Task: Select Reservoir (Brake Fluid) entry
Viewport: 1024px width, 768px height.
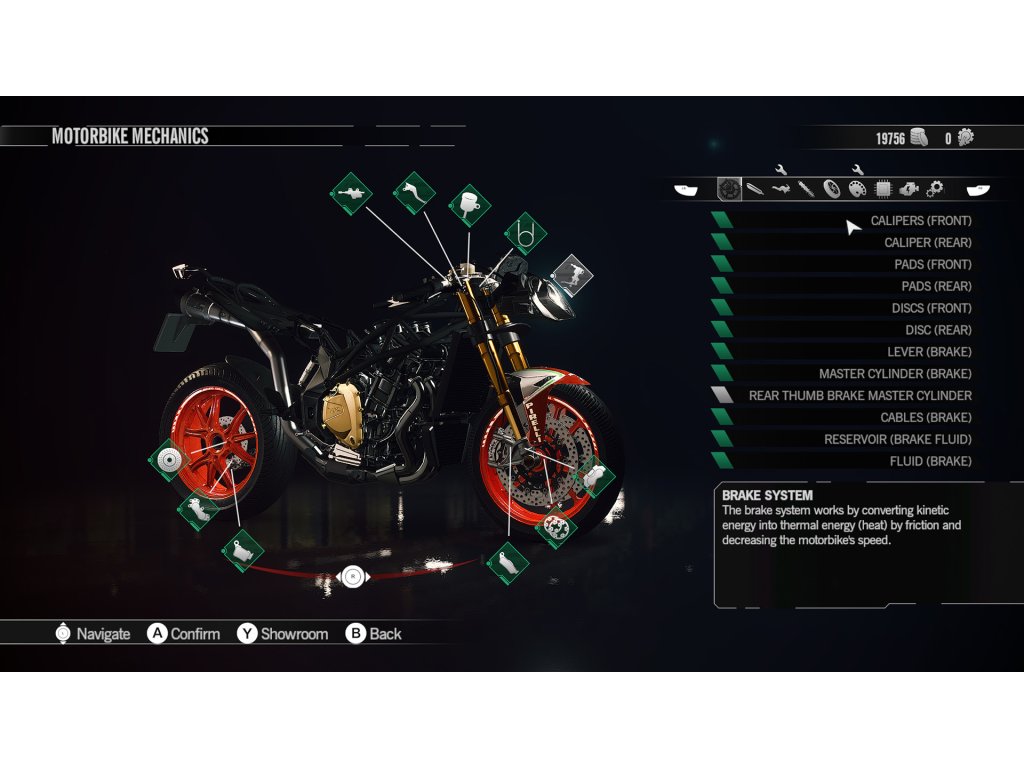Action: [x=897, y=441]
